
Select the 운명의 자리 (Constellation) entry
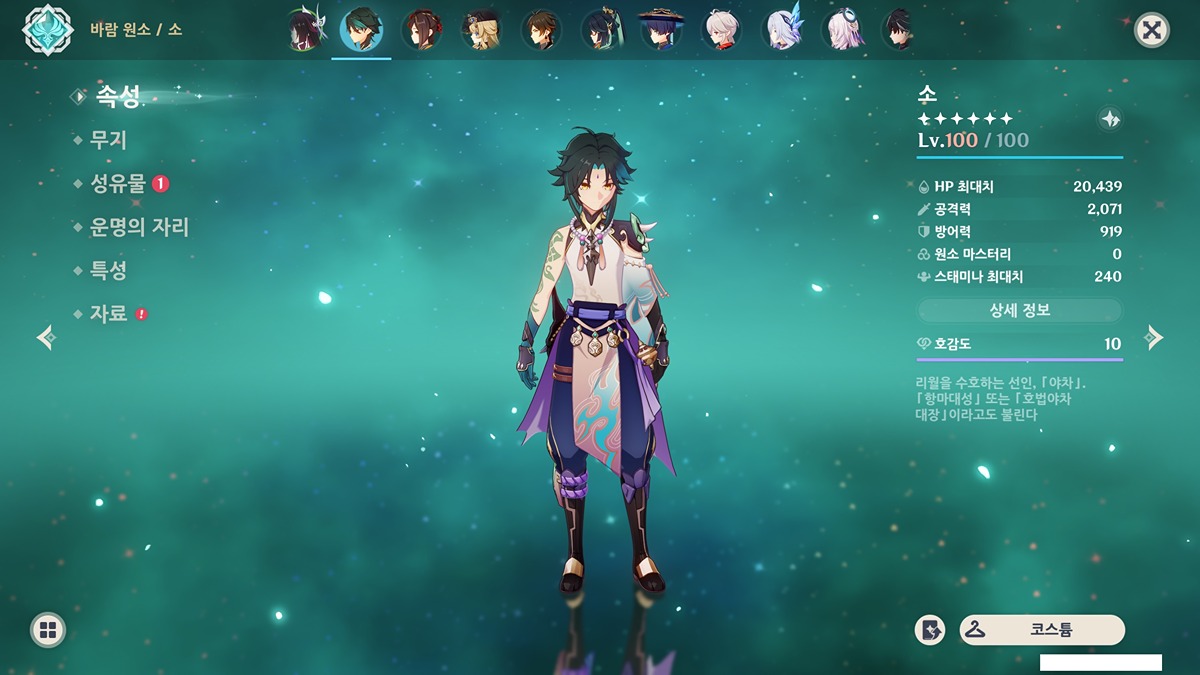coord(139,228)
